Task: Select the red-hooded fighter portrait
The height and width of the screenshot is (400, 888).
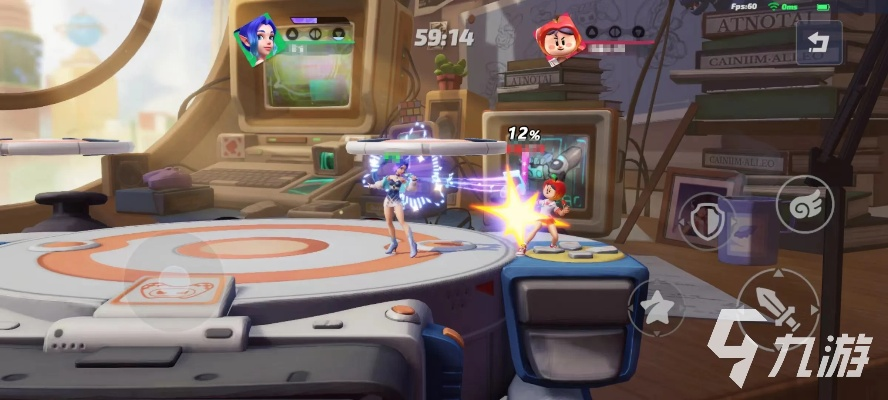Action: [551, 40]
